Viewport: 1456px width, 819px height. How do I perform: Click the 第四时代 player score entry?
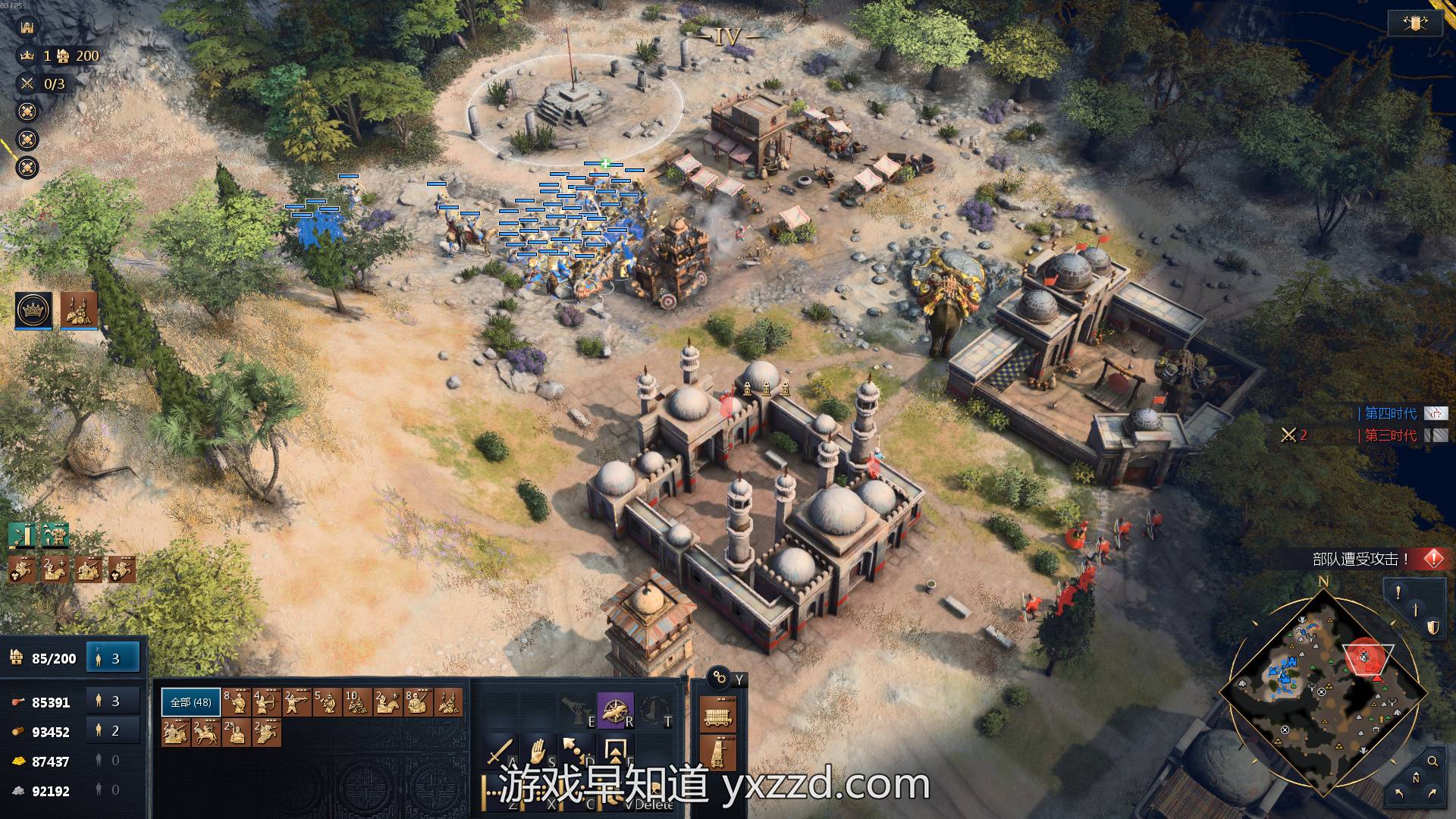1391,413
